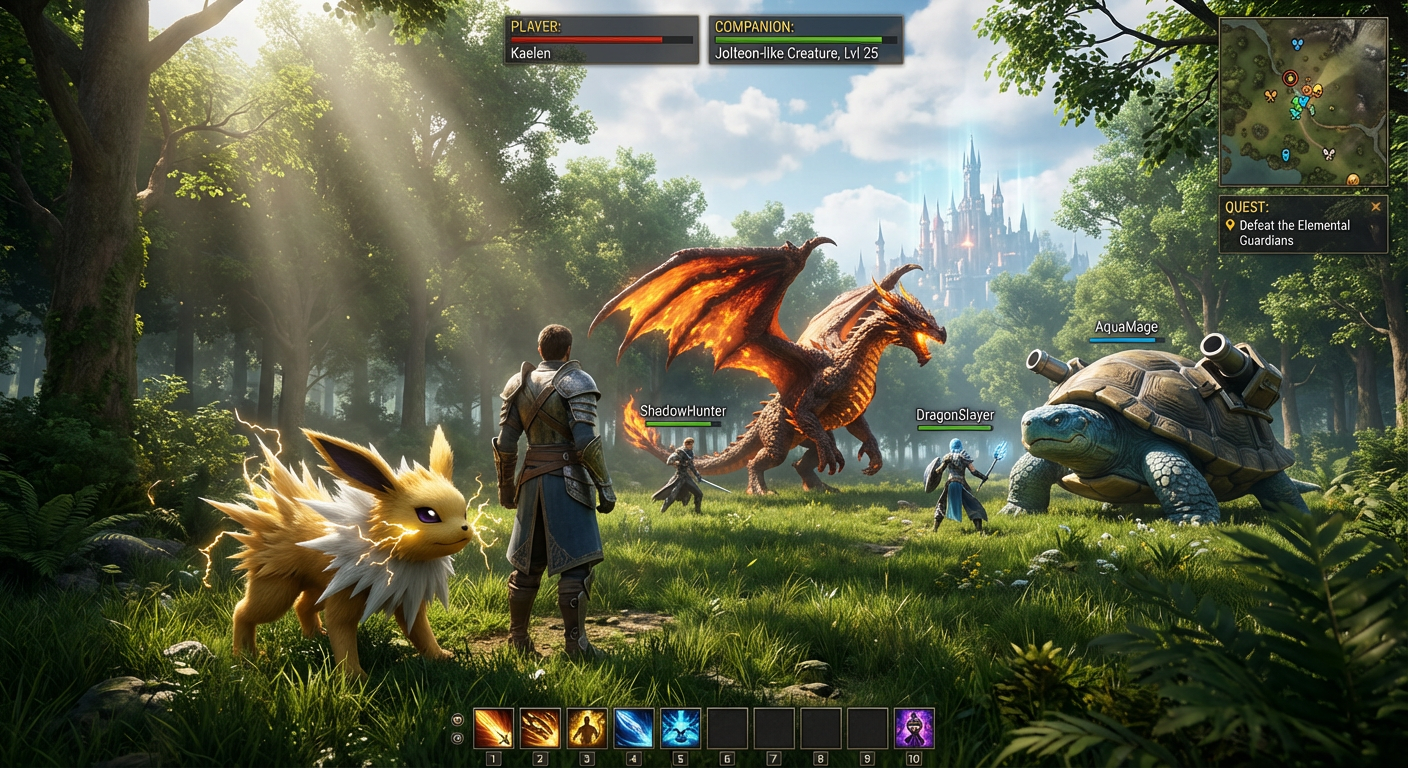Viewport: 1408px width, 768px height.
Task: Target the ShadowHunter player nameplate
Action: pyautogui.click(x=683, y=411)
